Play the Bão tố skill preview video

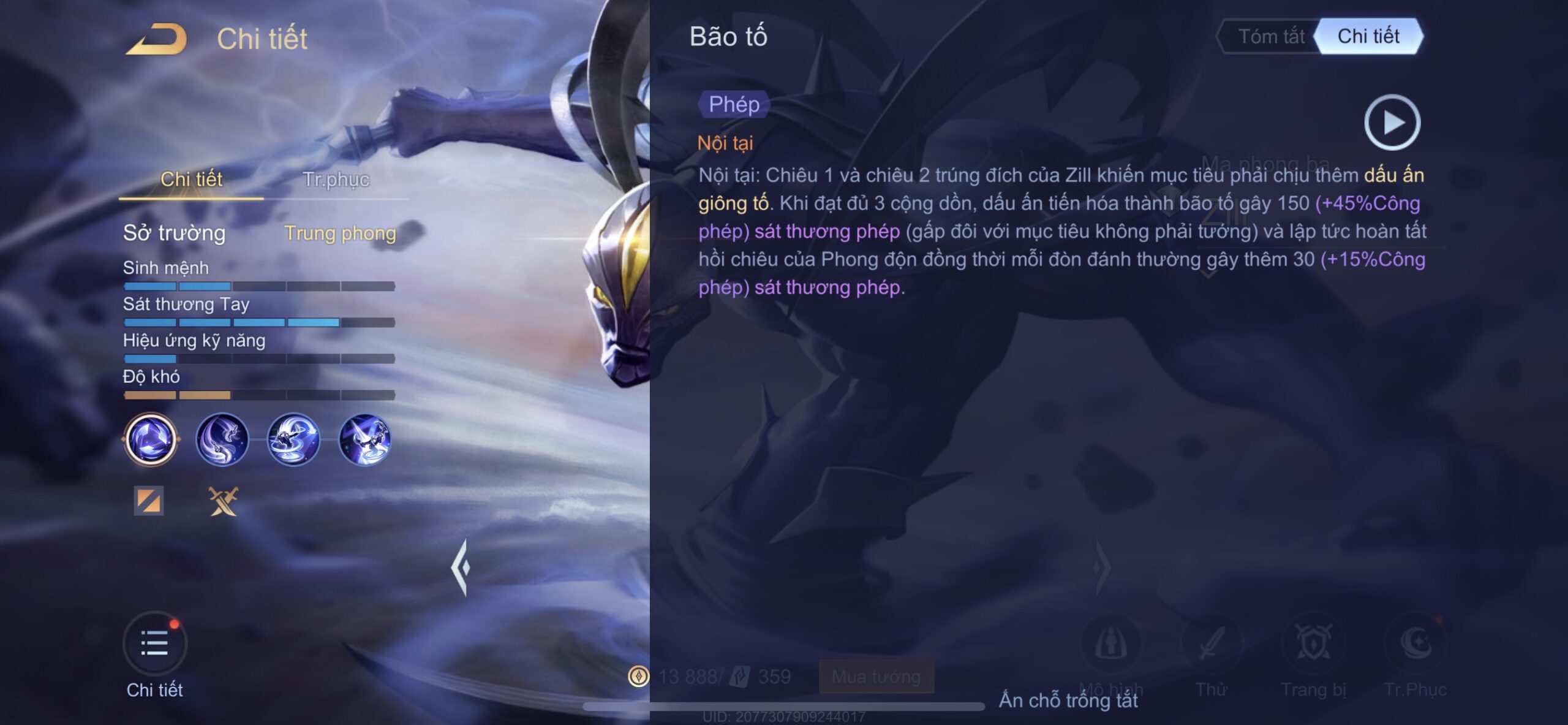[1392, 123]
